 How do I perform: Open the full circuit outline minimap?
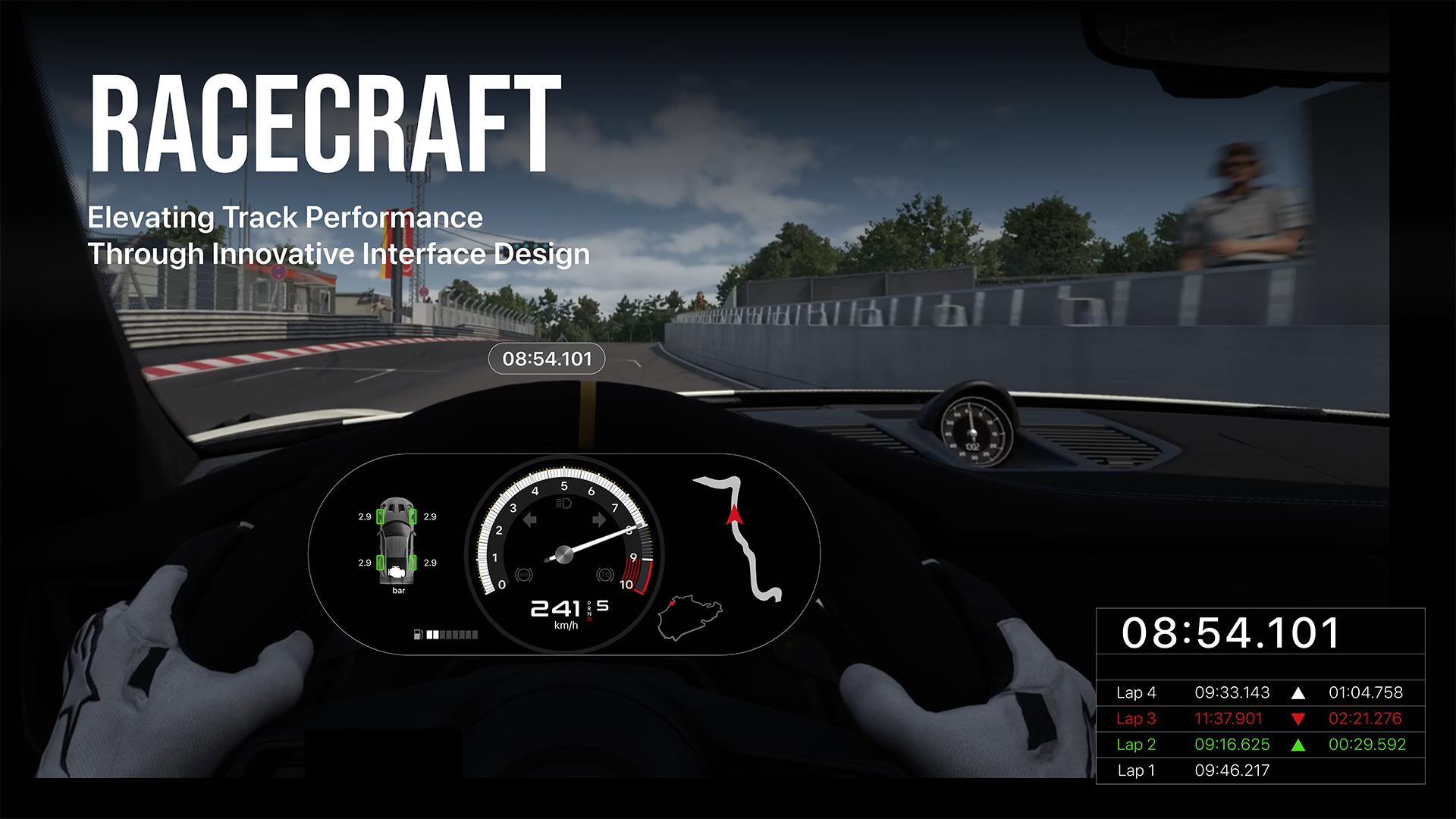[x=689, y=617]
